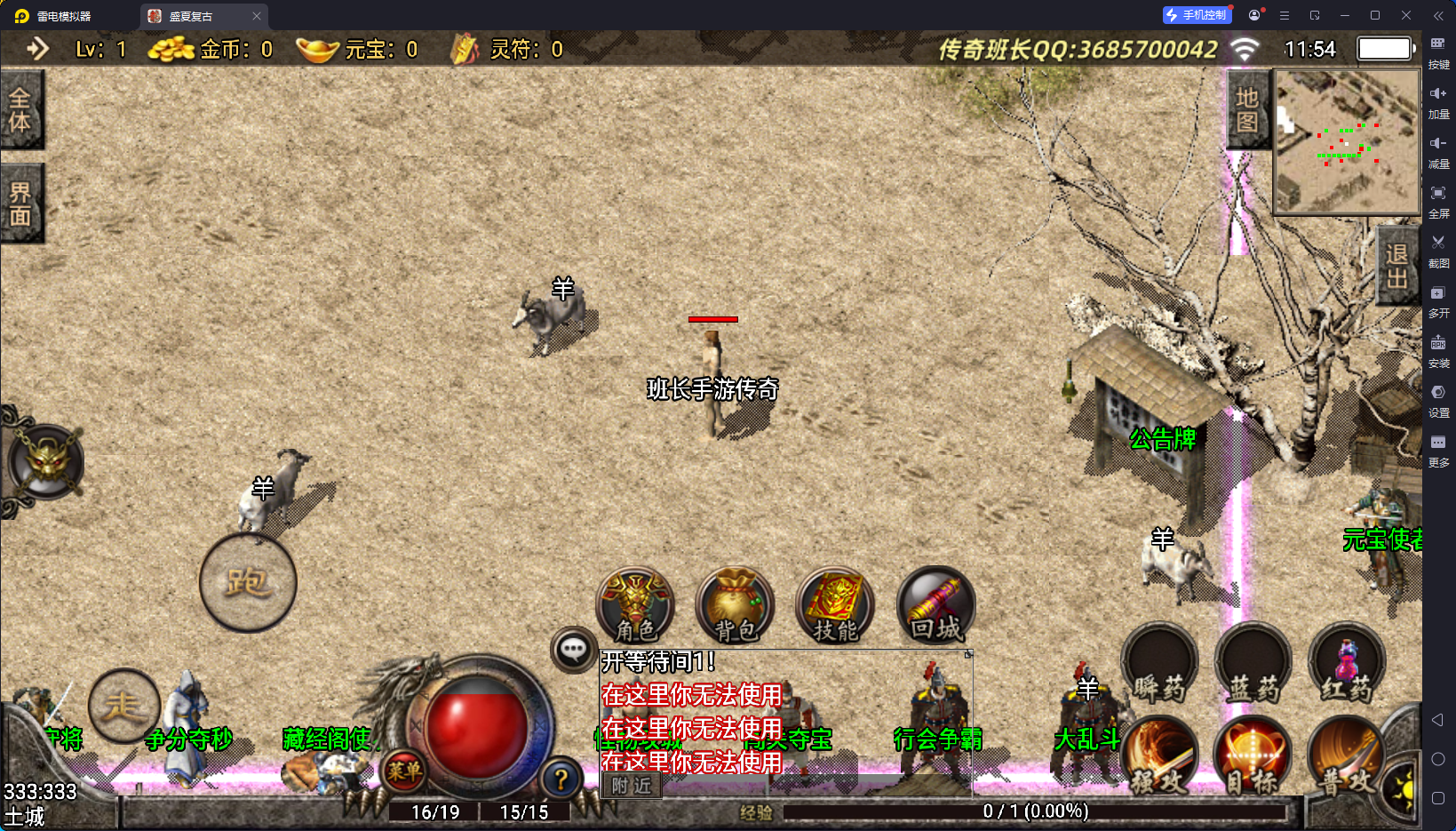
Task: Open the 技能 skills book
Action: pos(834,605)
